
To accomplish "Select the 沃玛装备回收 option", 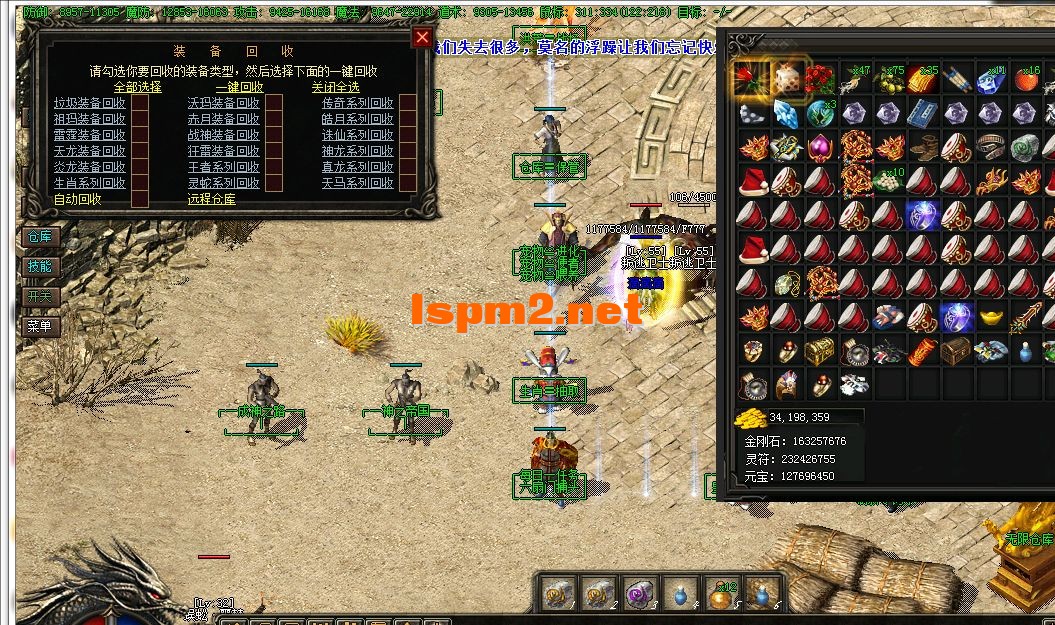I will (274, 104).
